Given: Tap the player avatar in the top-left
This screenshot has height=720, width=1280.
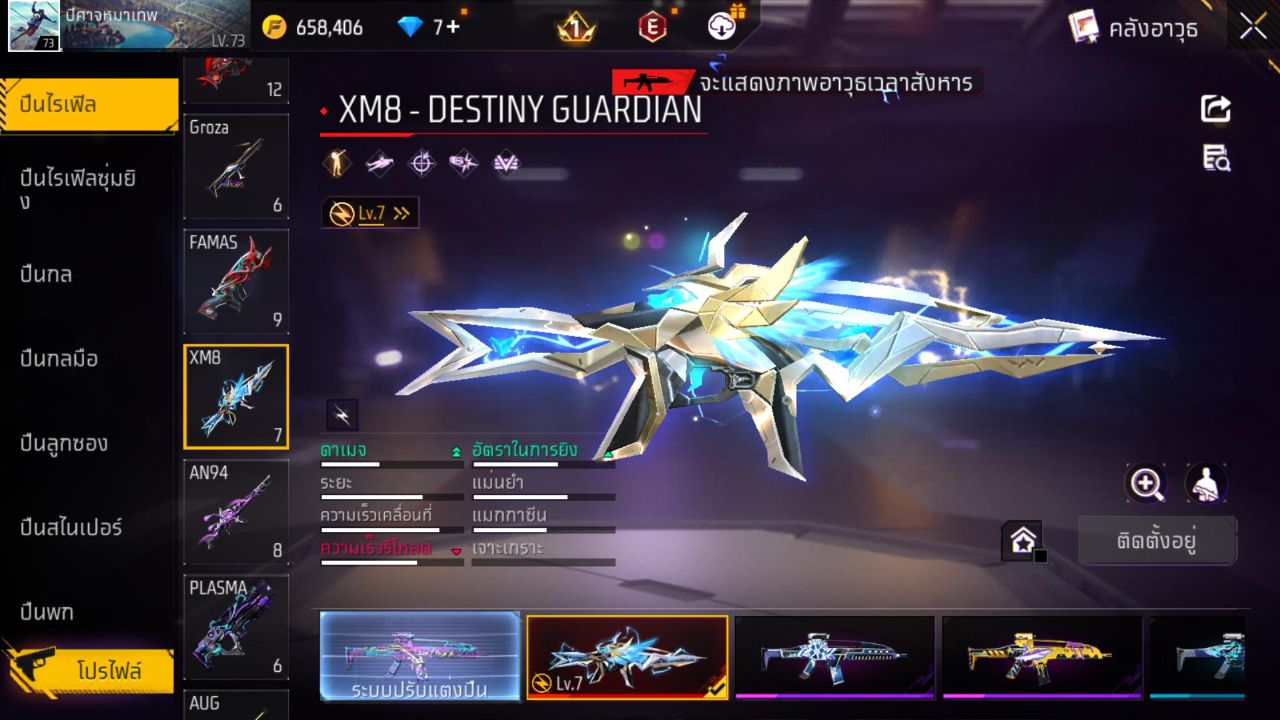Looking at the screenshot, I should coord(34,26).
